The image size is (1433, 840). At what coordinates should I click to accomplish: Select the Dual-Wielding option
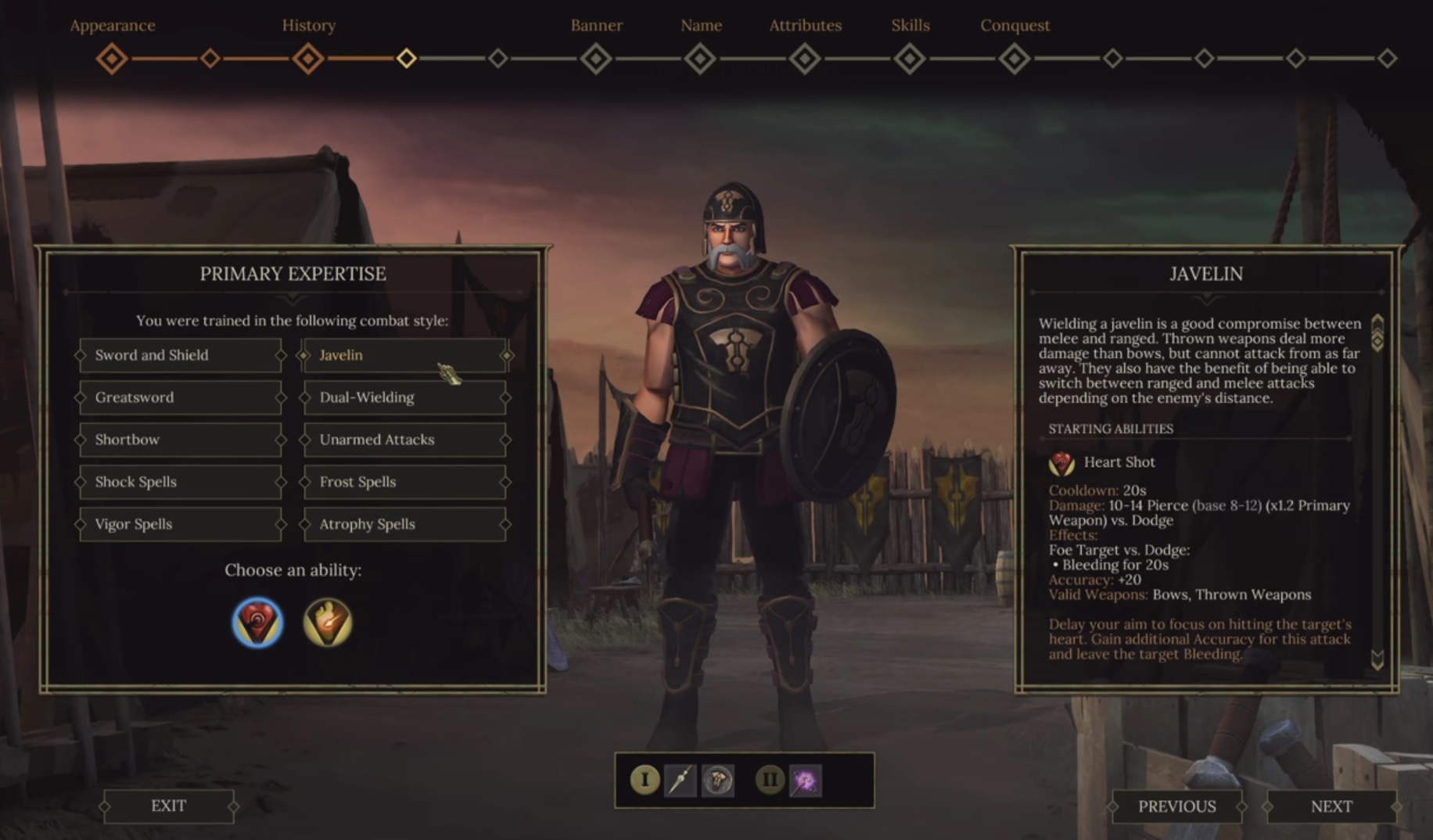[x=404, y=397]
